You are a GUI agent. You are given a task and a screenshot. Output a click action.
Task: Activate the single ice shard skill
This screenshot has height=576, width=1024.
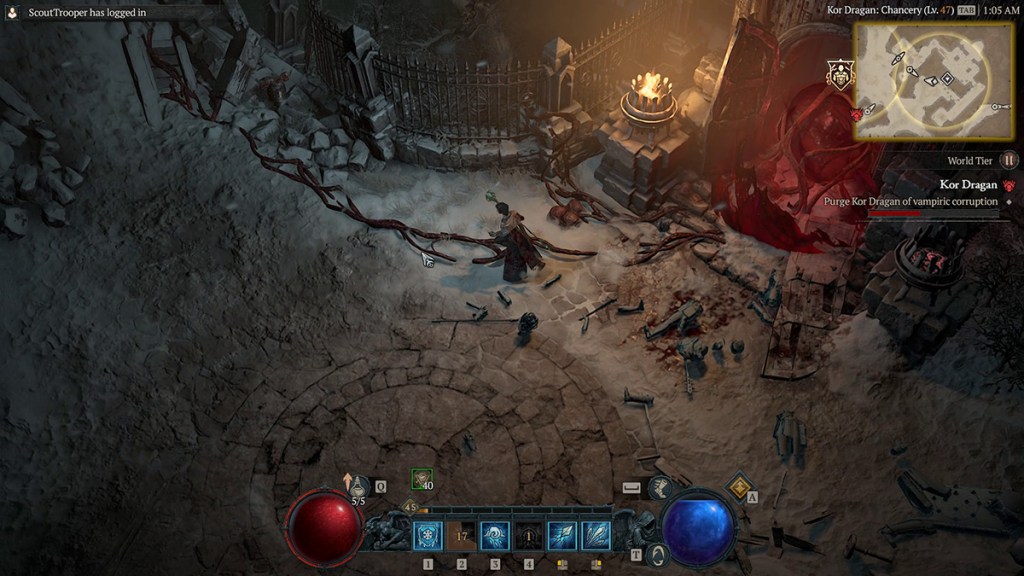562,536
